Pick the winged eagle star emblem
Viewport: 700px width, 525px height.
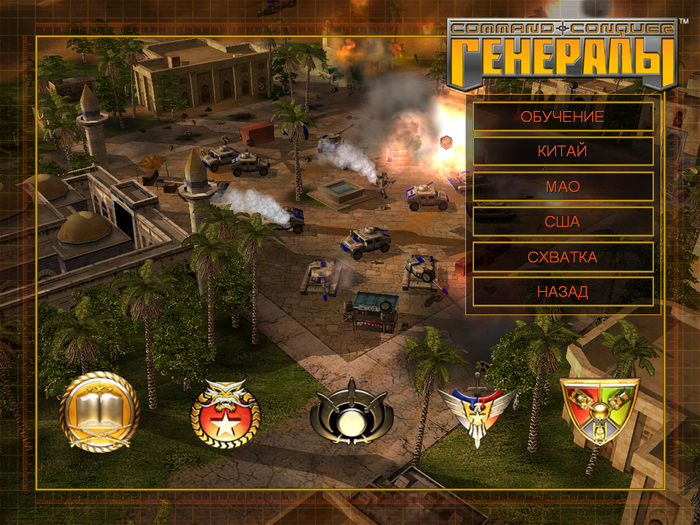click(x=477, y=411)
